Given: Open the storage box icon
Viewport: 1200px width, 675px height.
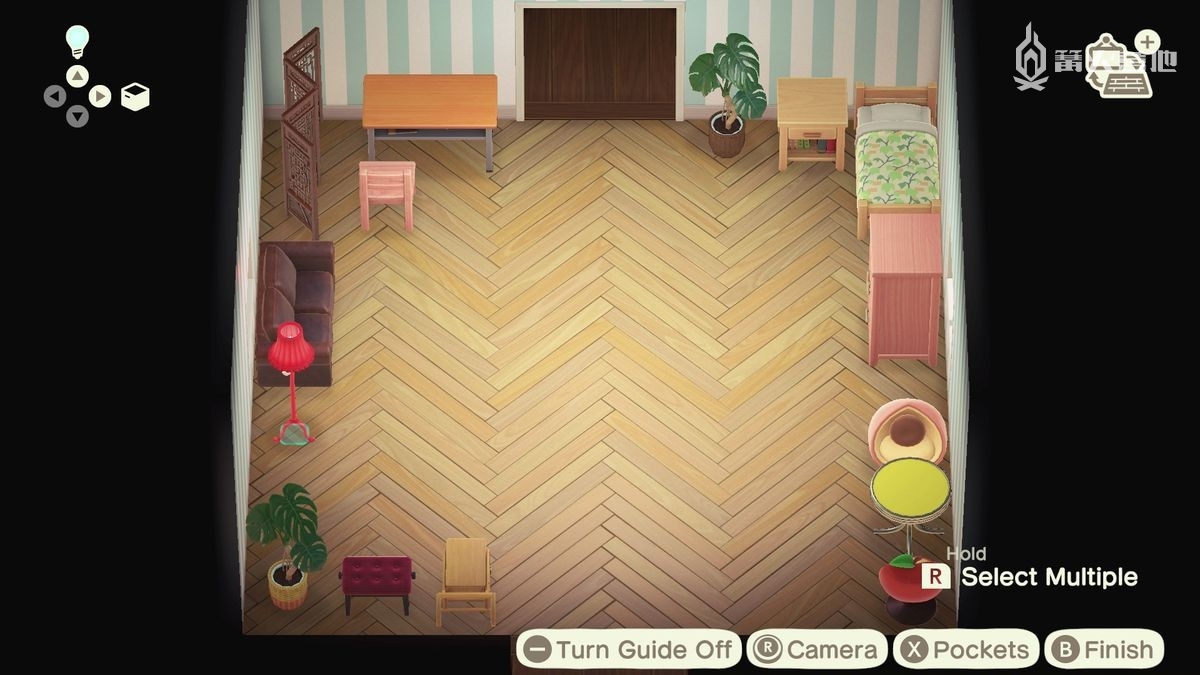Looking at the screenshot, I should pos(135,96).
